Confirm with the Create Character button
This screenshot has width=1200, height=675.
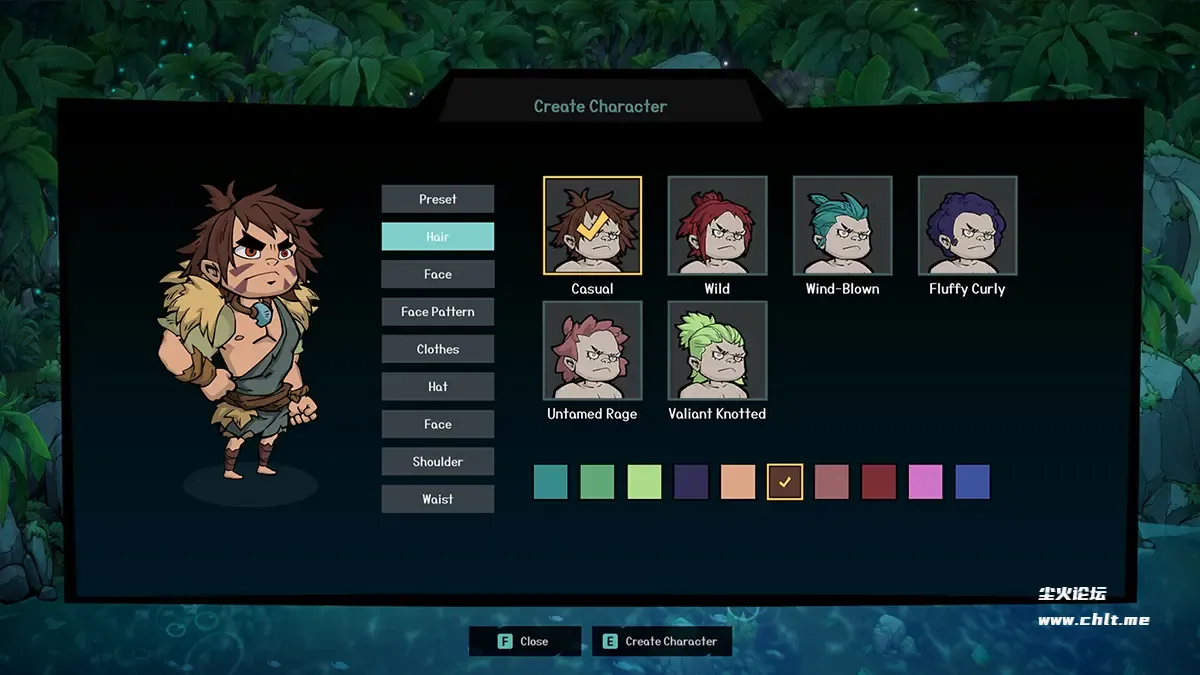[x=661, y=641]
